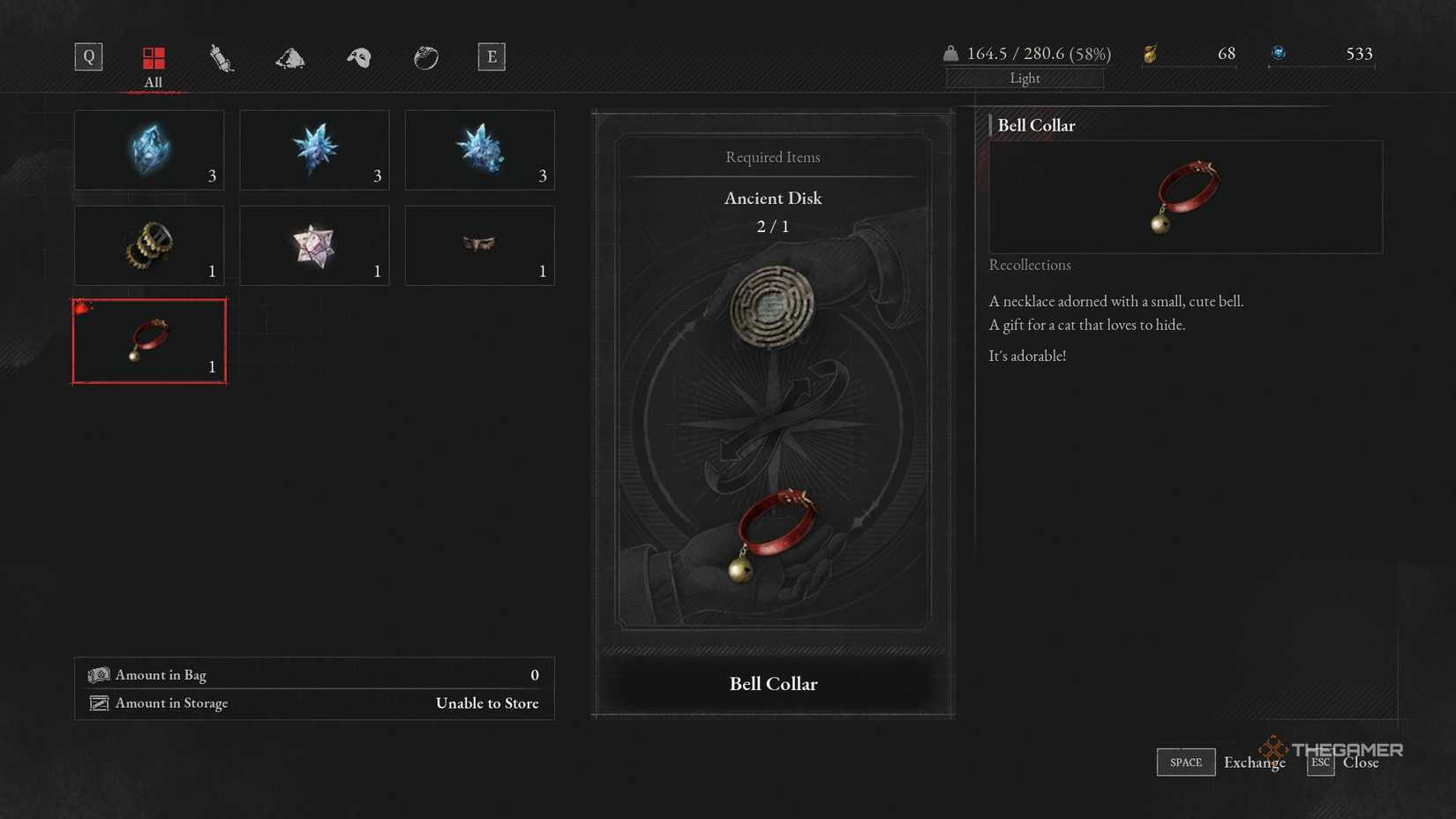Select the Bell Collar inventory slot
This screenshot has height=819, width=1456.
[148, 341]
